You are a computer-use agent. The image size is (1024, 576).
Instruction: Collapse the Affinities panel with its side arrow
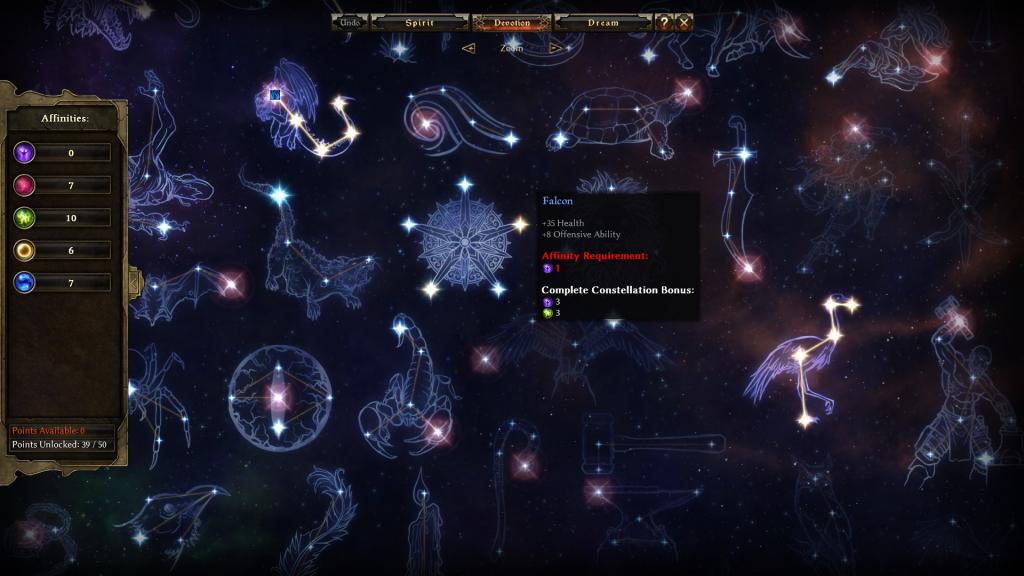click(x=134, y=283)
